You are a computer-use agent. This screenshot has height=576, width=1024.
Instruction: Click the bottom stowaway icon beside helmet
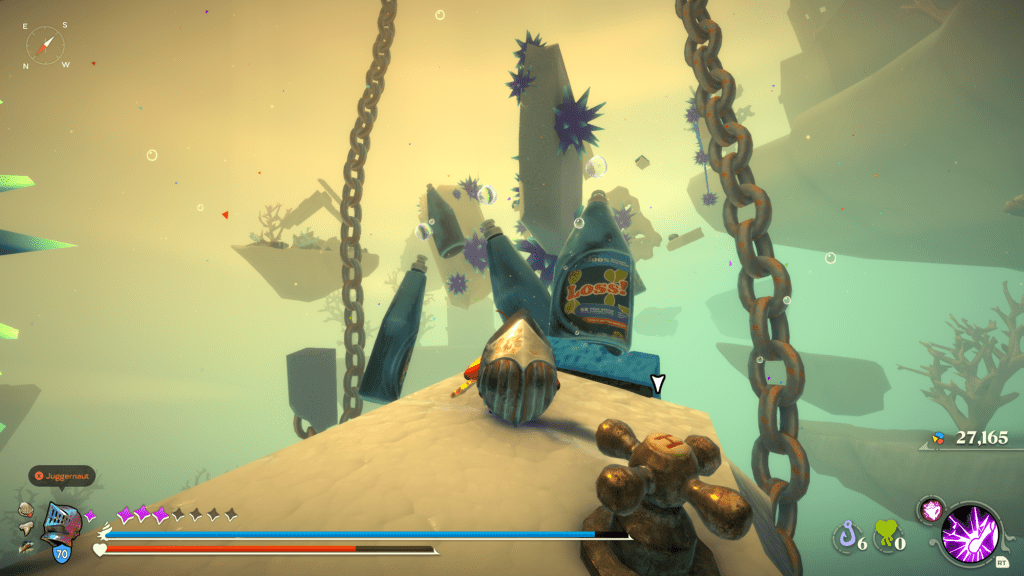[x=26, y=547]
